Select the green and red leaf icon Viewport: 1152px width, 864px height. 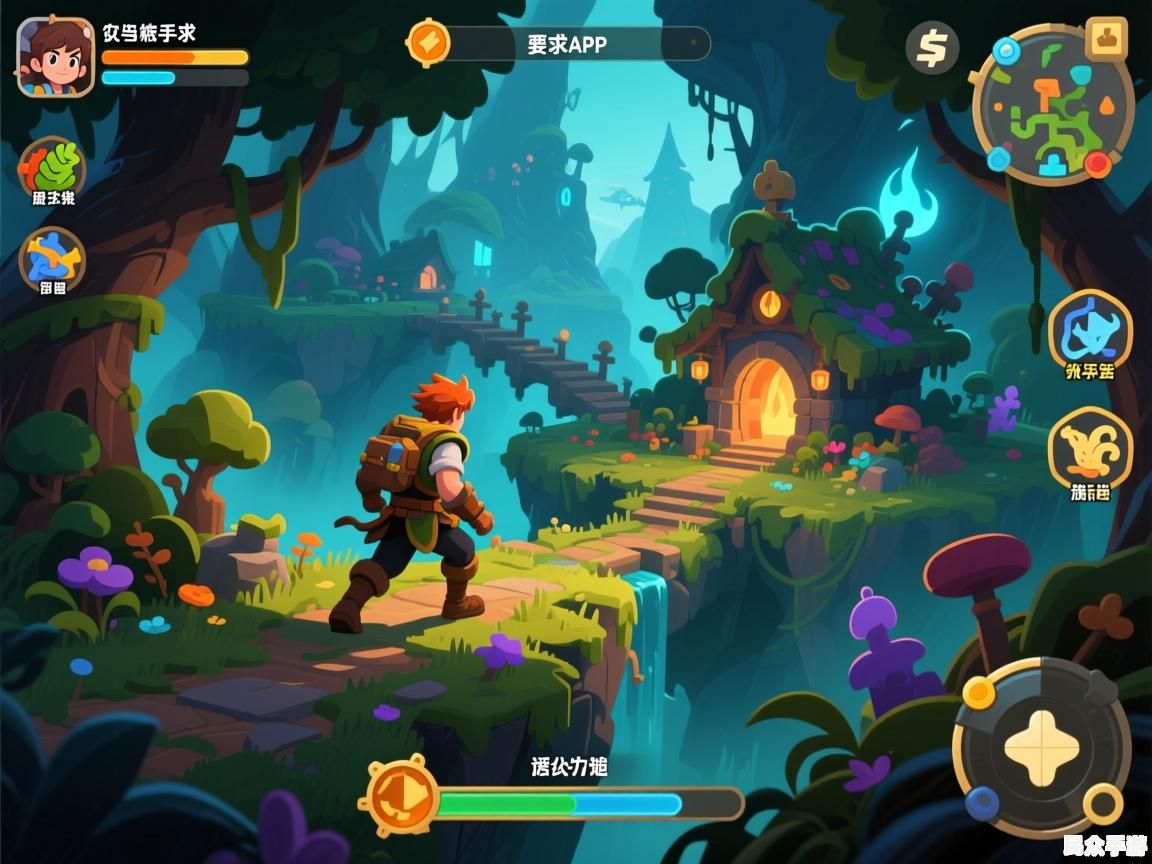click(x=52, y=165)
